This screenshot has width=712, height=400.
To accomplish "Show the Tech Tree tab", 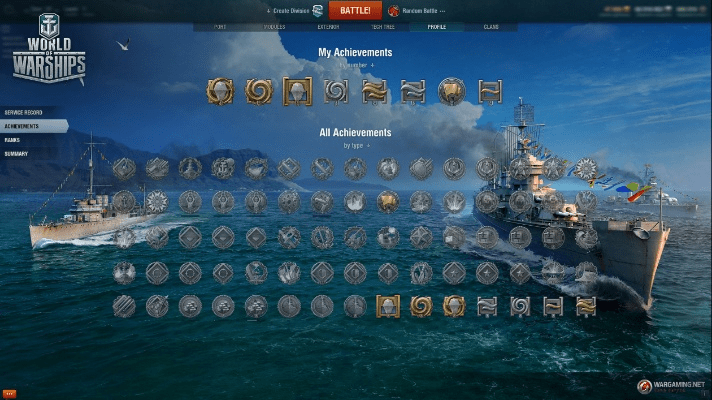I will tap(382, 27).
